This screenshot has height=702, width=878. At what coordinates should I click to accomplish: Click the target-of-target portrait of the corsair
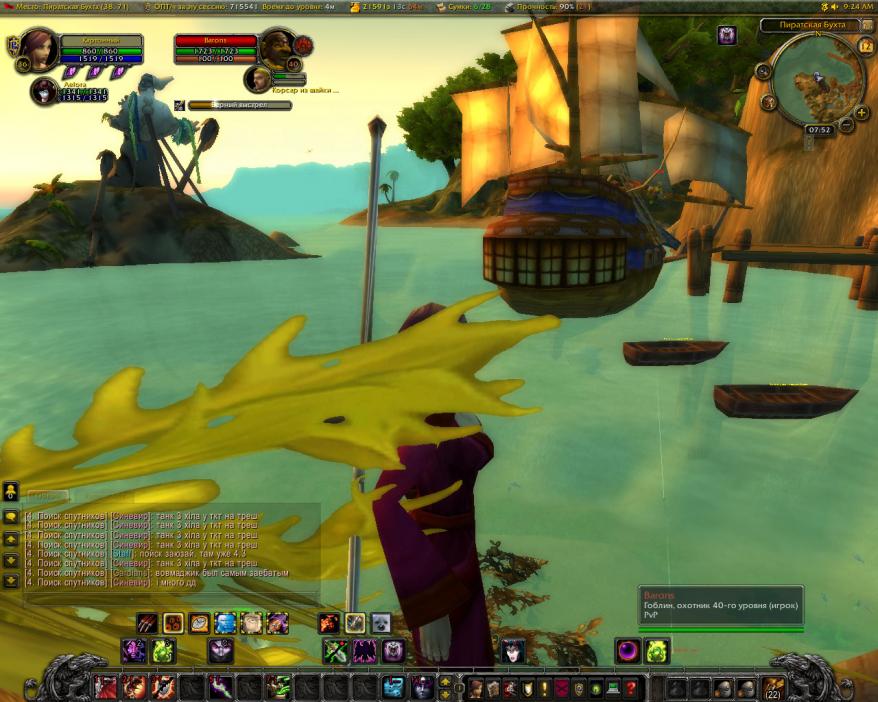[x=259, y=79]
